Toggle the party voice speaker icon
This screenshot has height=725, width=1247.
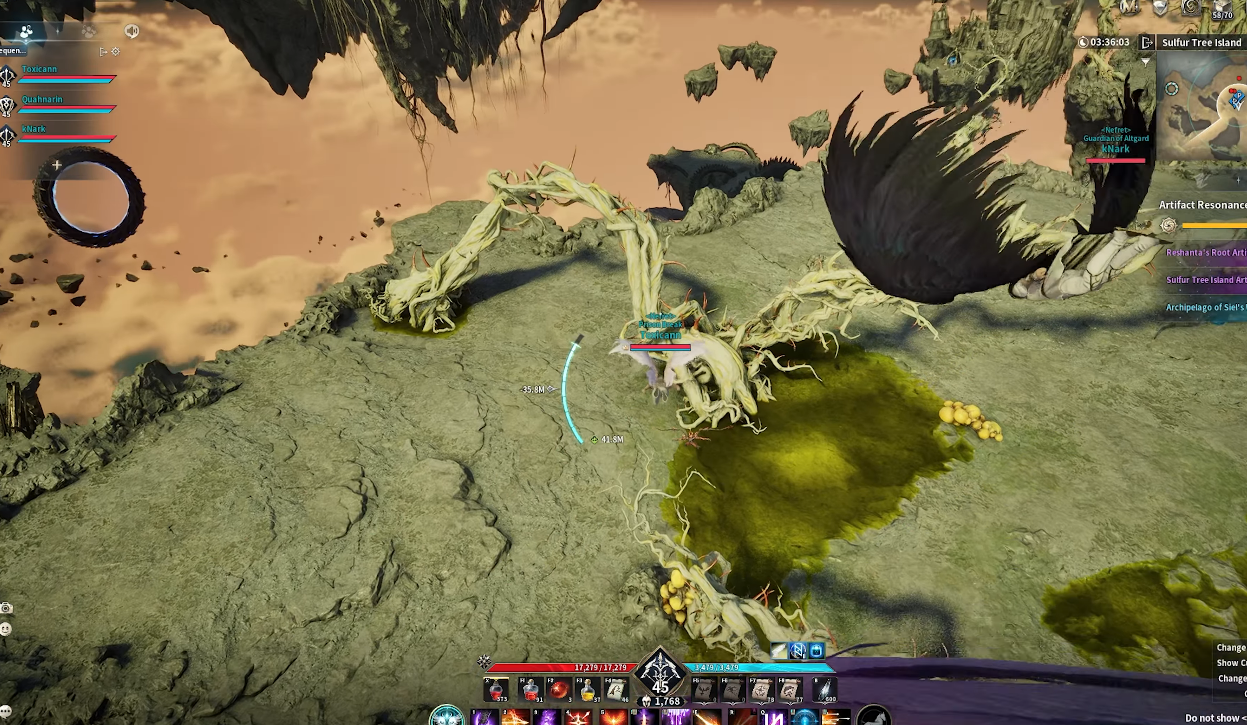pyautogui.click(x=131, y=31)
